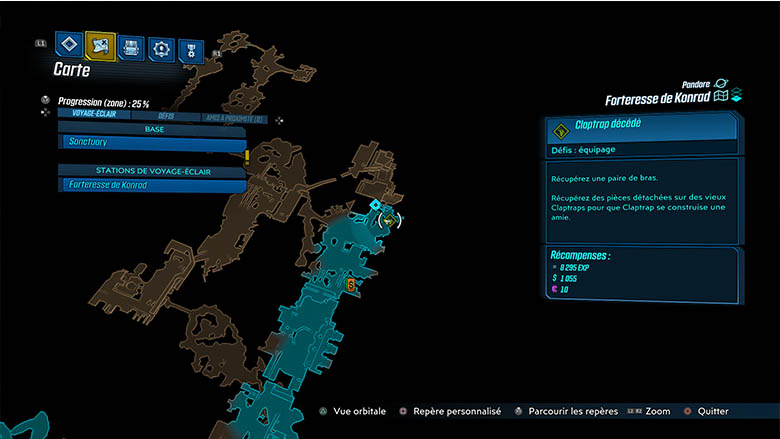The height and width of the screenshot is (439, 780).
Task: Toggle the map layers icon
Action: tap(736, 96)
